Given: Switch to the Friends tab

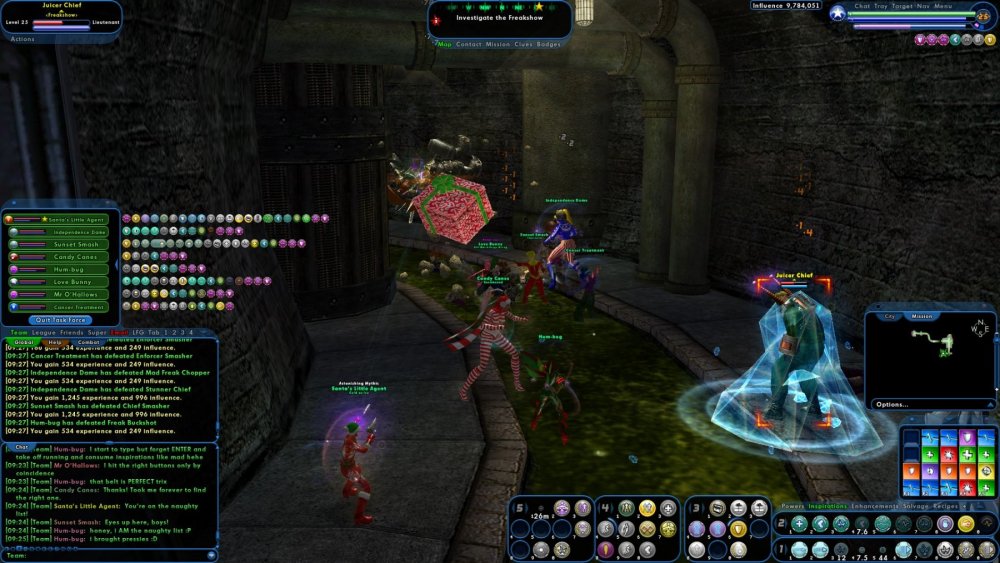Looking at the screenshot, I should tap(71, 332).
